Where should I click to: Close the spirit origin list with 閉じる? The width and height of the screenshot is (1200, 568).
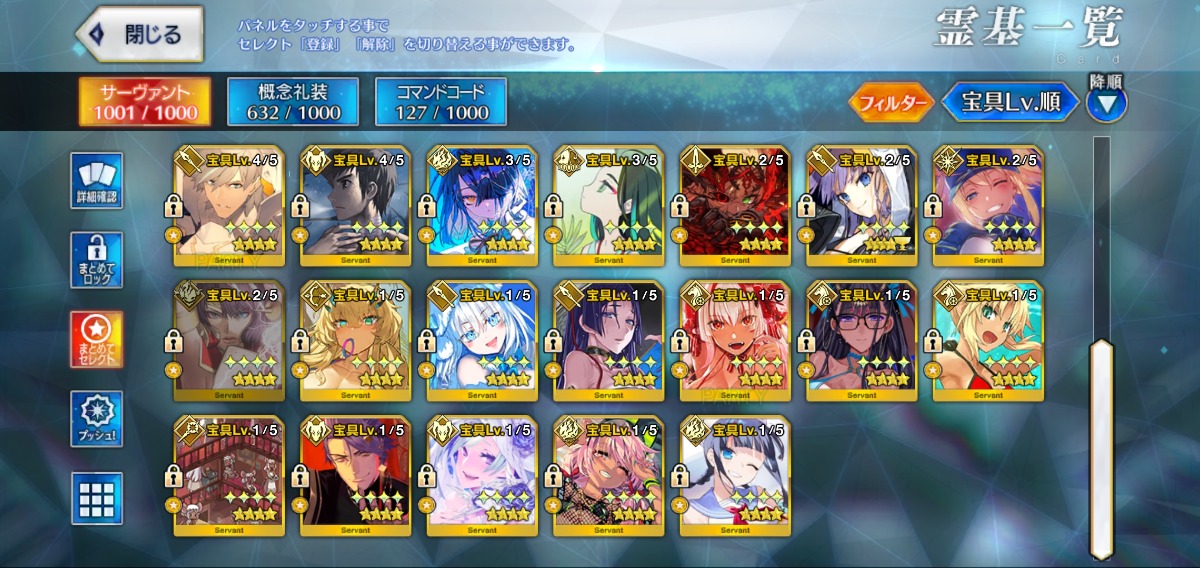tap(139, 35)
